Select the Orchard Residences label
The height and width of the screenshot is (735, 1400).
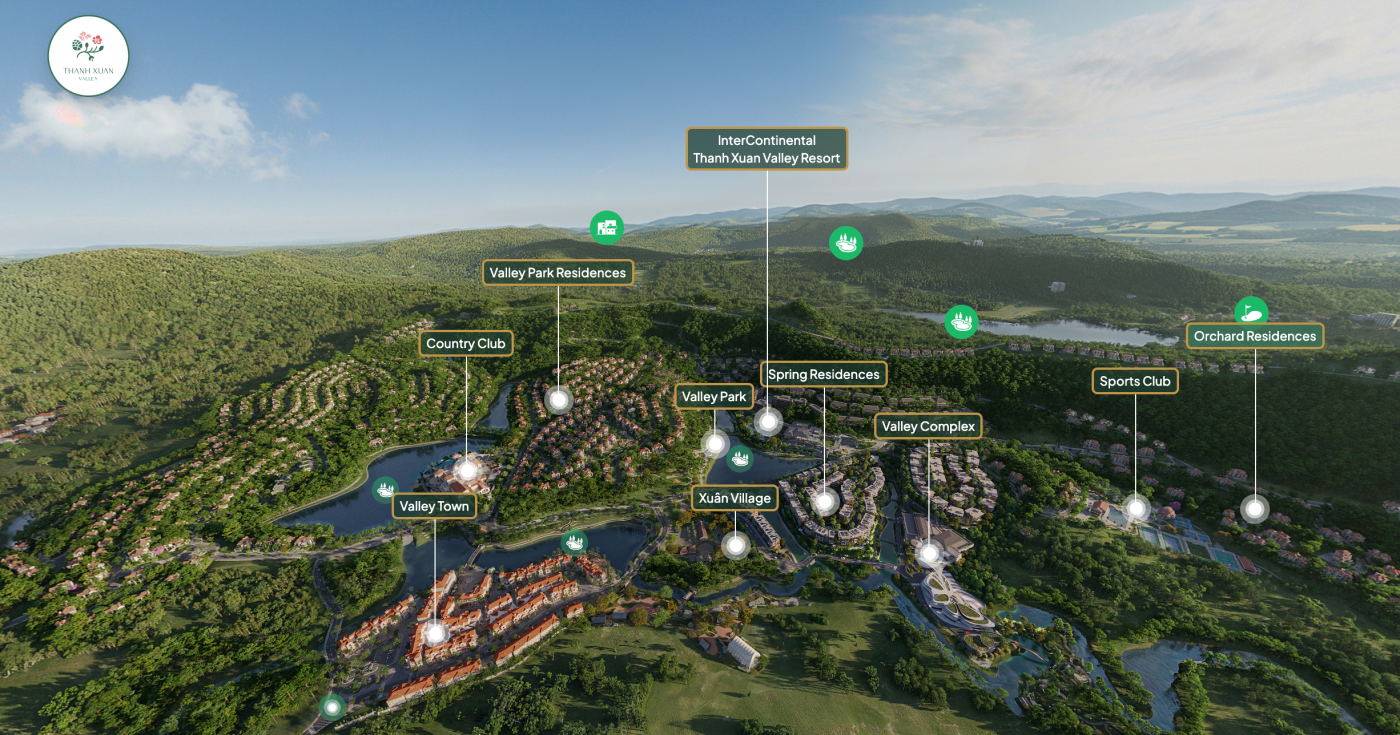click(x=1255, y=336)
